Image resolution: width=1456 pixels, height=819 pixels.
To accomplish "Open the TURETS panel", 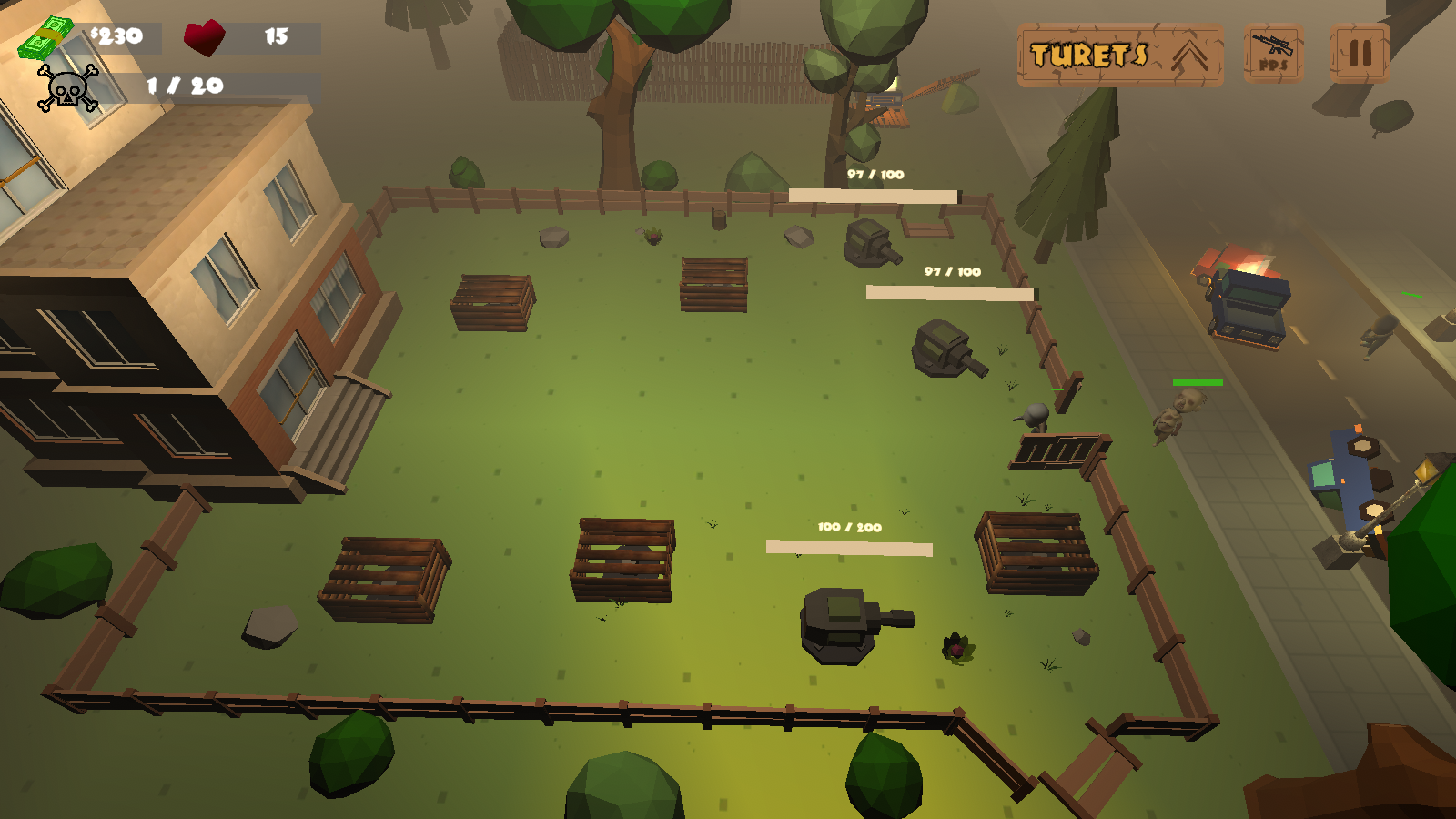I will coord(1119,56).
